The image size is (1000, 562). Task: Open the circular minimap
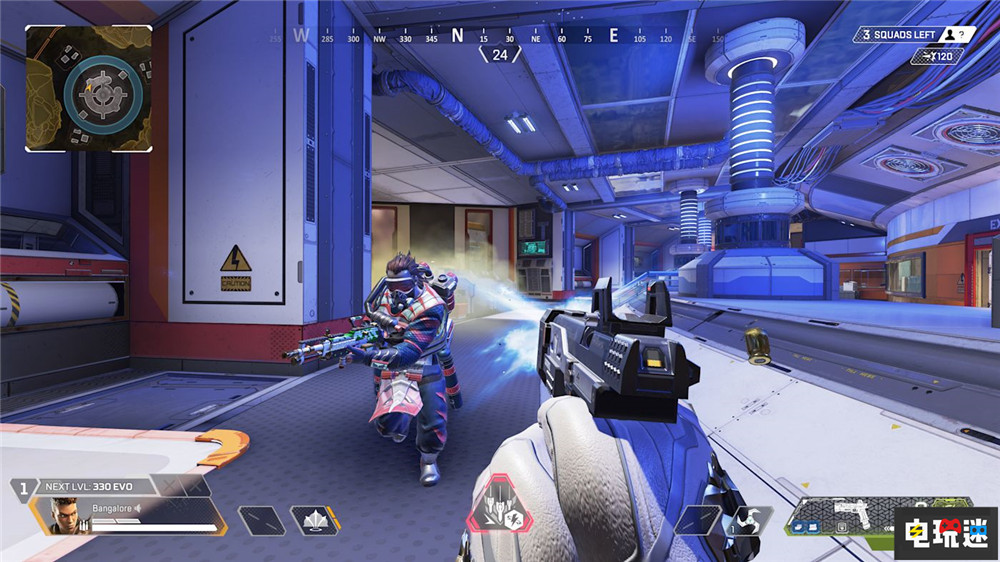(89, 88)
